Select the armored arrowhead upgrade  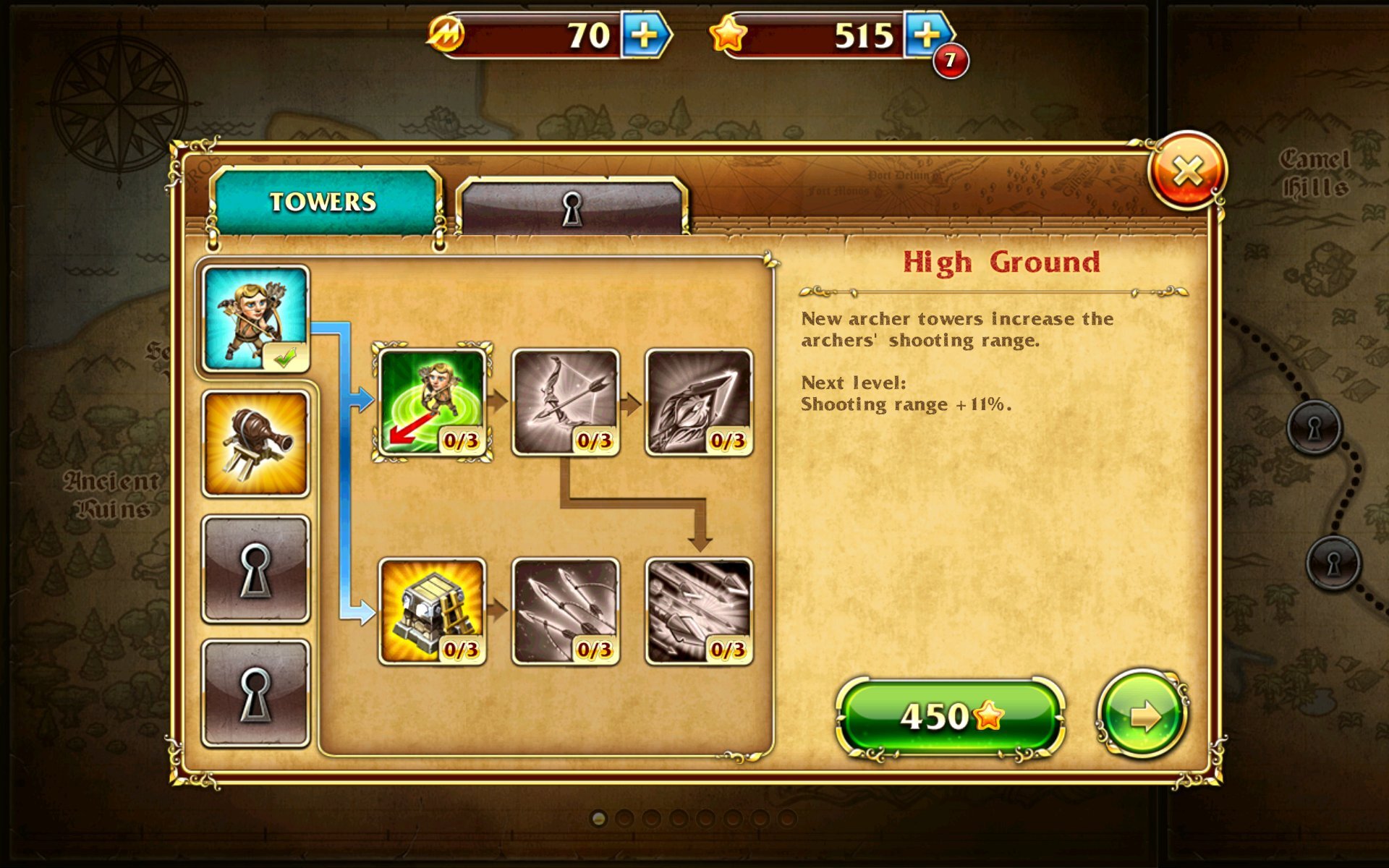(x=698, y=402)
